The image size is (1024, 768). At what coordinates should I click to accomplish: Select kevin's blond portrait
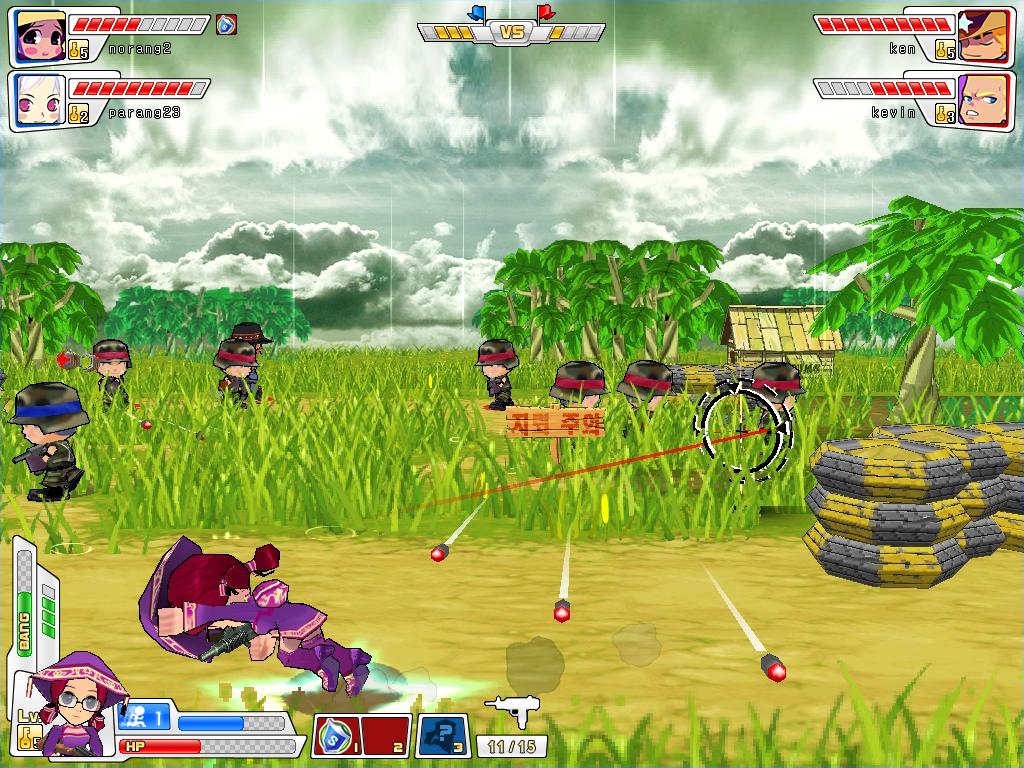tap(984, 99)
